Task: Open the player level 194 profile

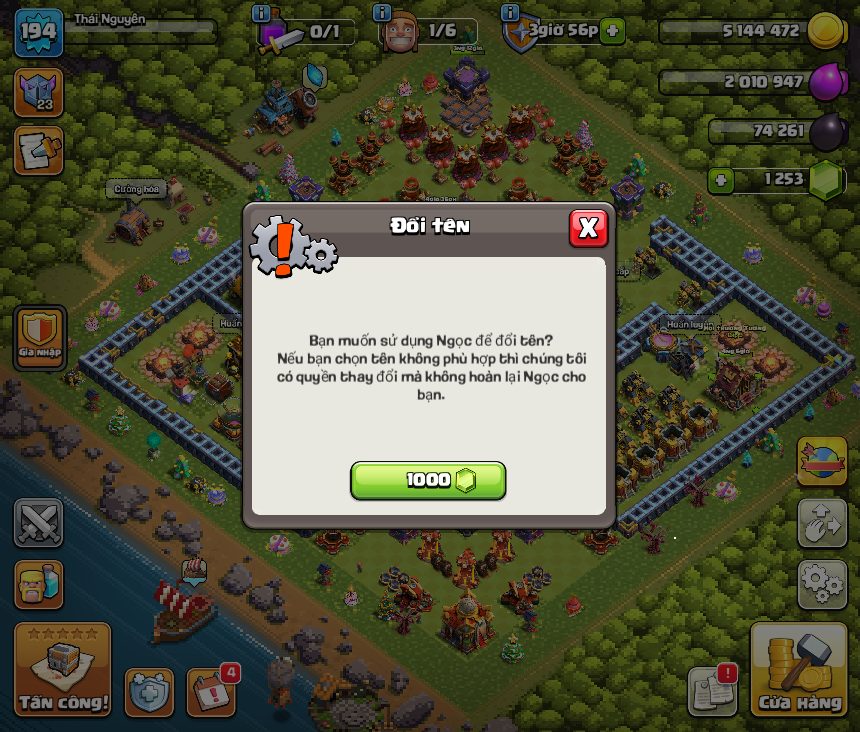Action: coord(40,33)
